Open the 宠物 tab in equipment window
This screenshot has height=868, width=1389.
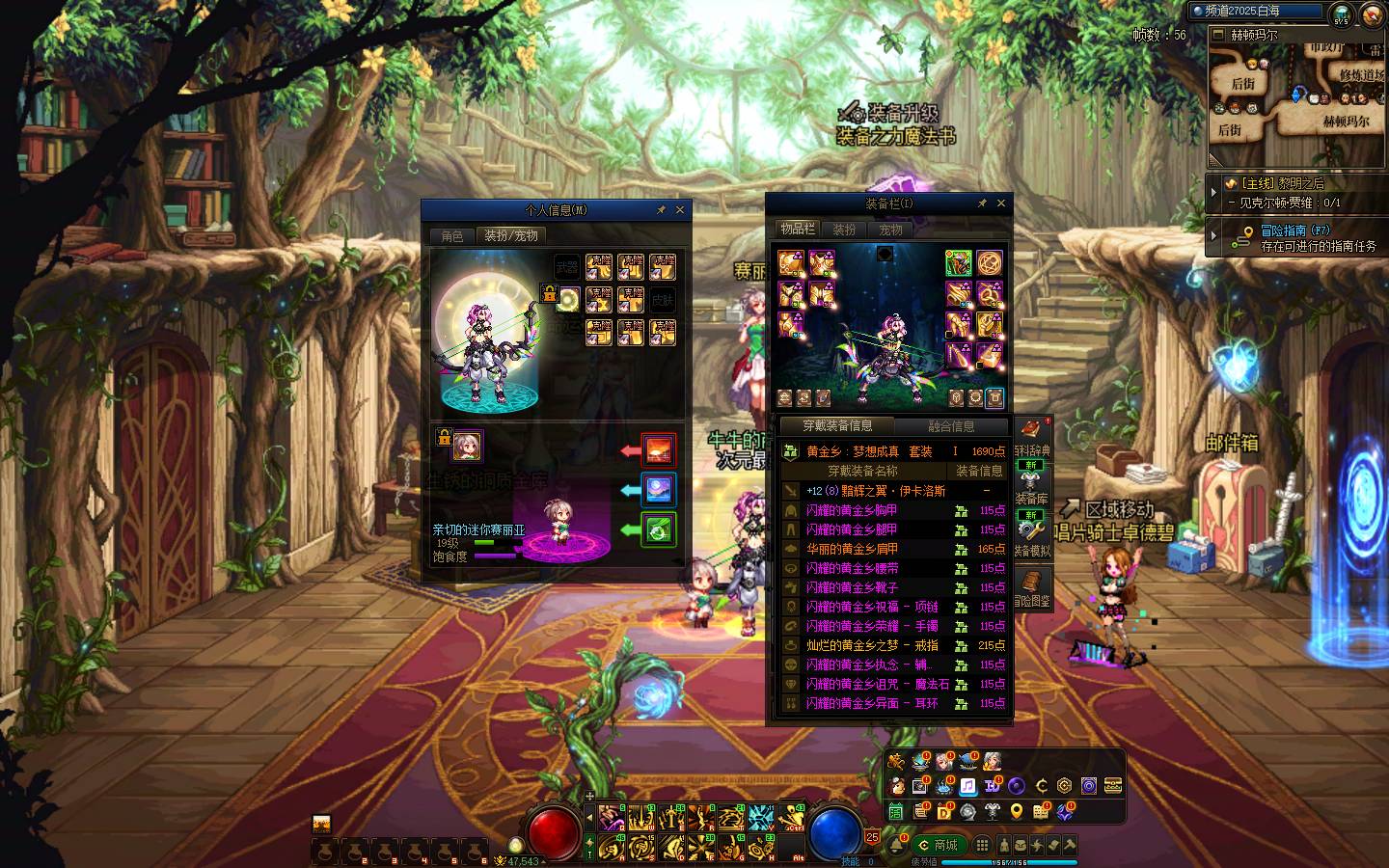pos(890,230)
